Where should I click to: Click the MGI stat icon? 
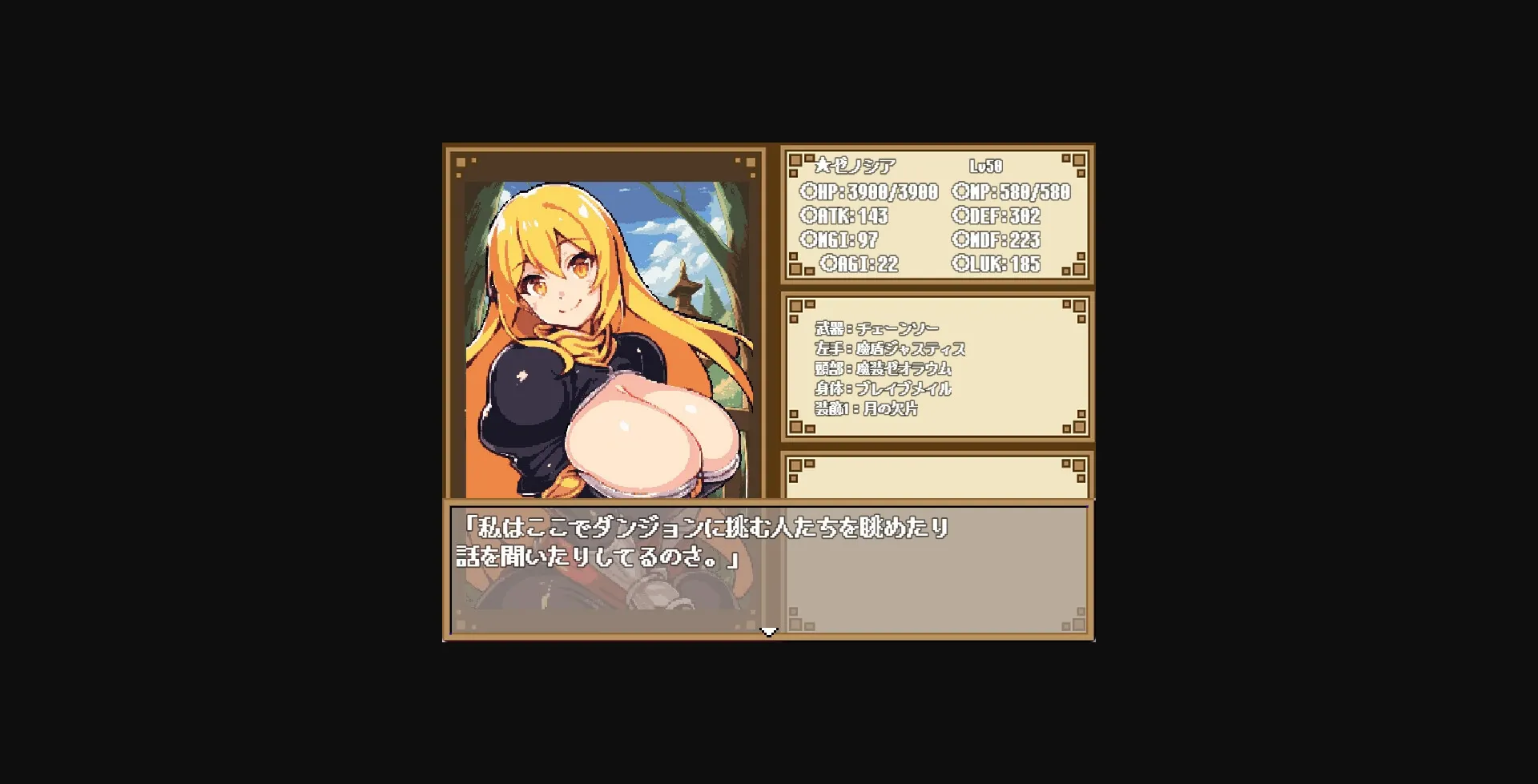pyautogui.click(x=811, y=240)
